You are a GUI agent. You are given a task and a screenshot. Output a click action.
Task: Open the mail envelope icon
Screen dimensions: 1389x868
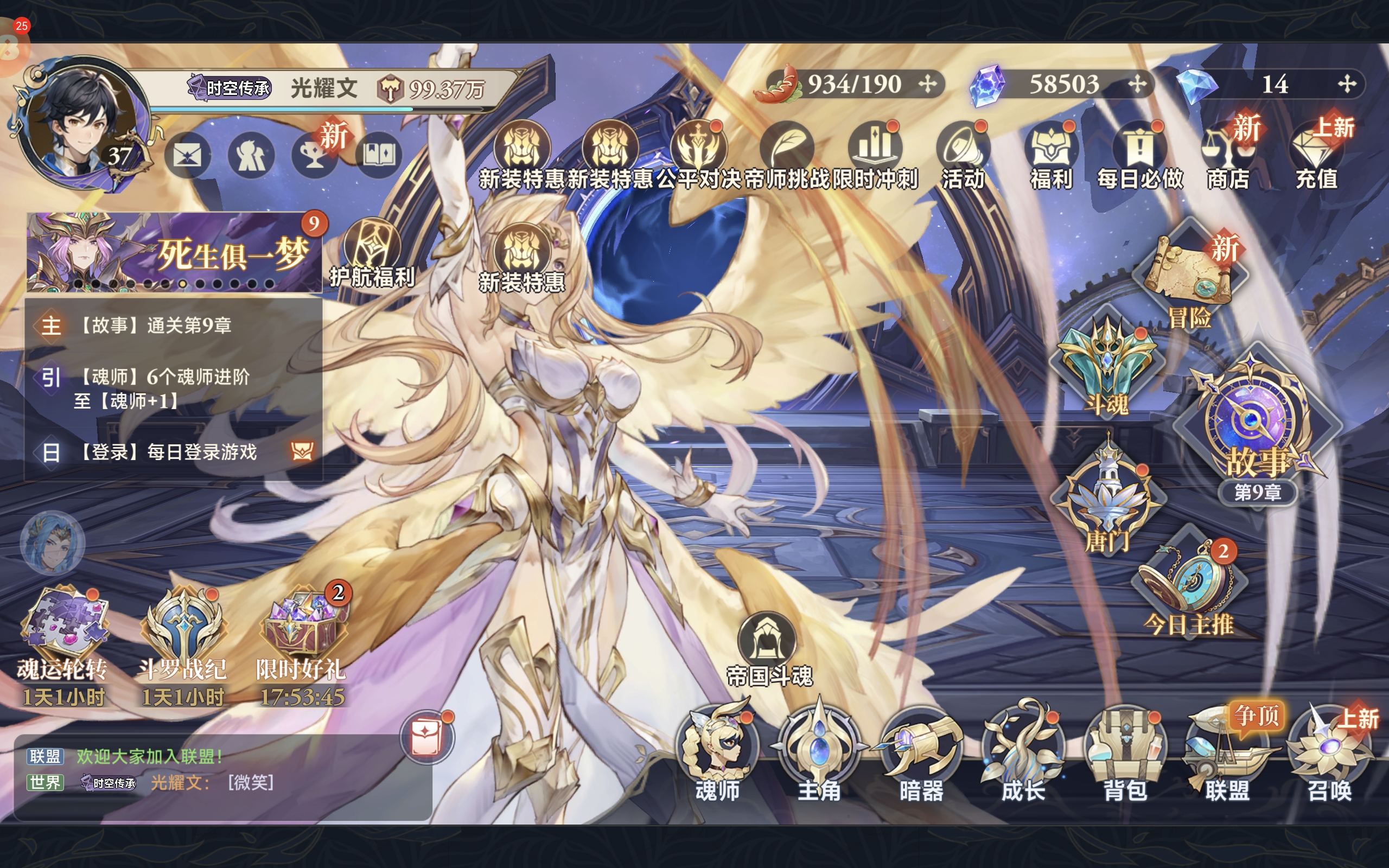pyautogui.click(x=187, y=155)
